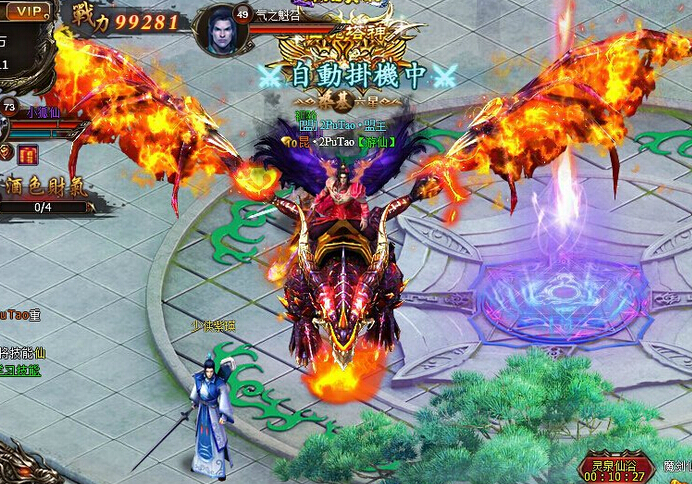The width and height of the screenshot is (692, 484).
Task: Select the 小狐仙 pet status frame
Action: tap(43, 112)
